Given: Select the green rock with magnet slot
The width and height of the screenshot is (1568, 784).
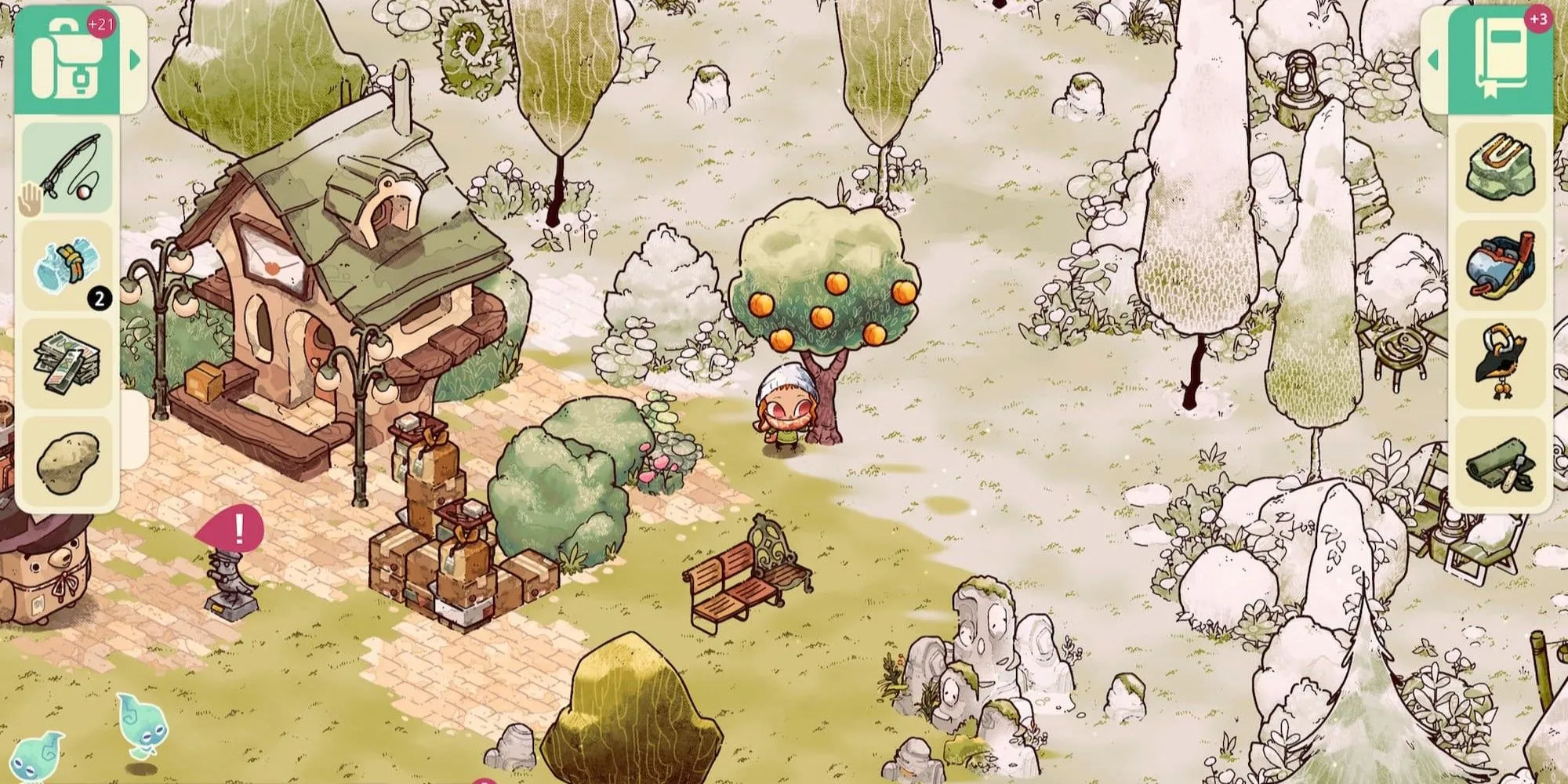Looking at the screenshot, I should click(x=1501, y=168).
